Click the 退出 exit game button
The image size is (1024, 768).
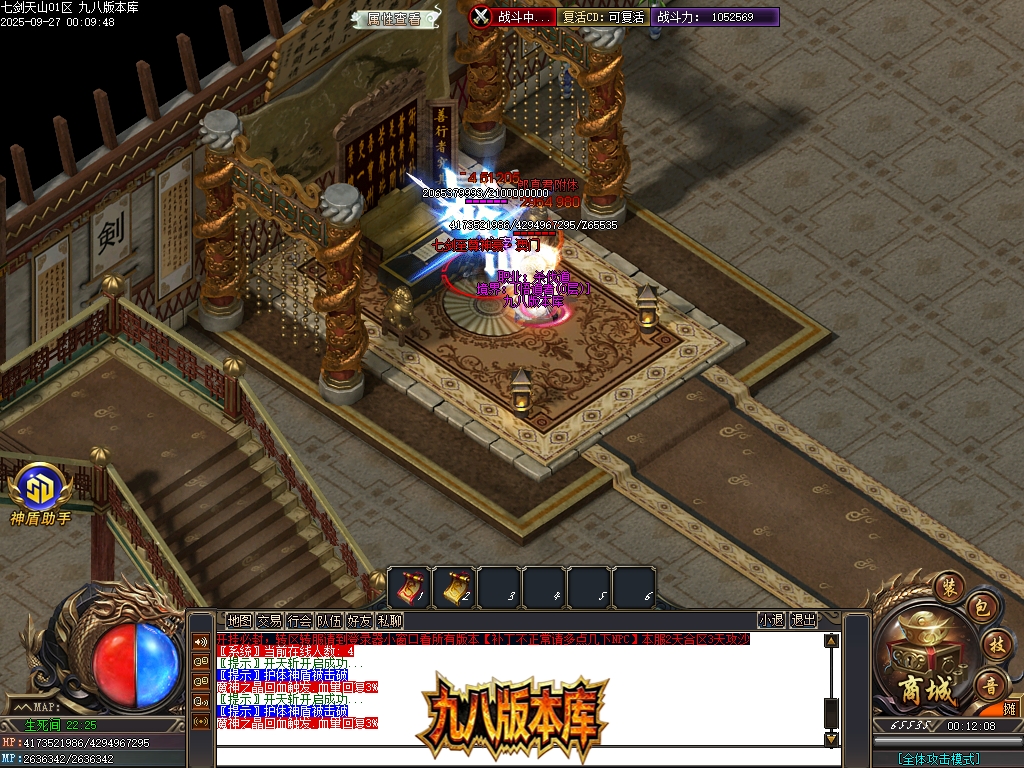803,621
